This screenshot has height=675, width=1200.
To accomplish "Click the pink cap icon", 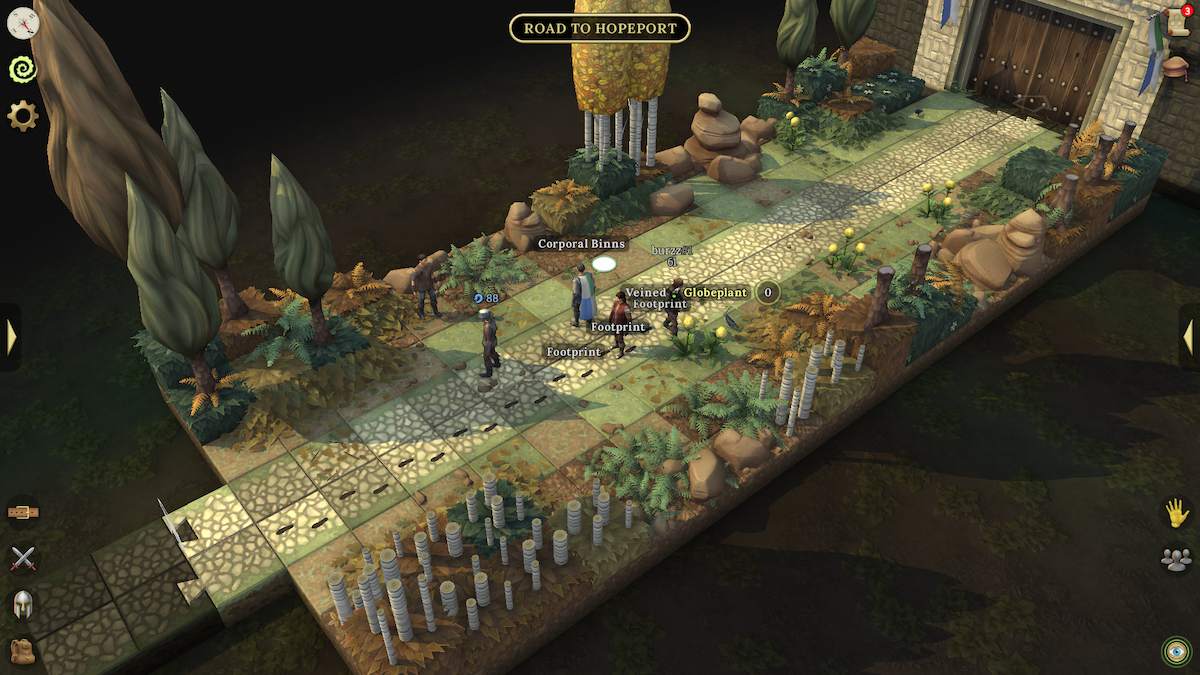I will tap(1177, 68).
